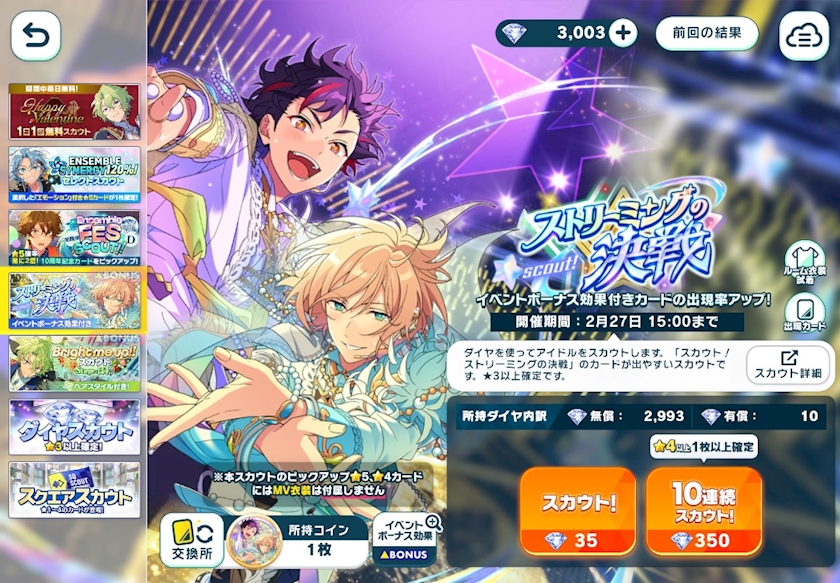Open the cloud menu button
The image size is (840, 583).
point(803,37)
